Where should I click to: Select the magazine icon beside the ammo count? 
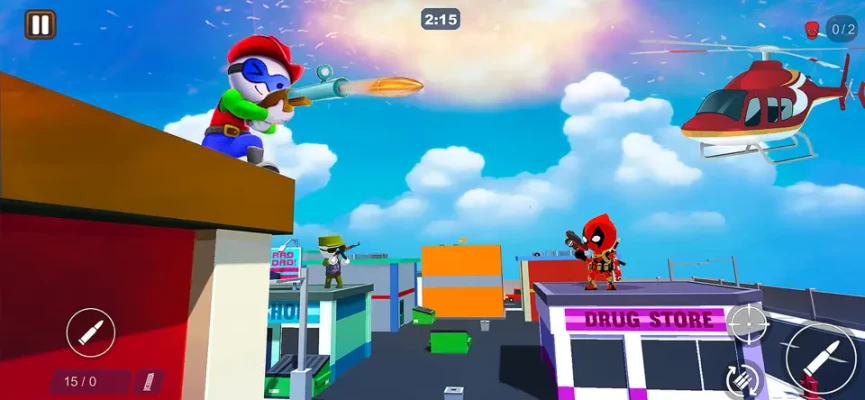(x=150, y=381)
